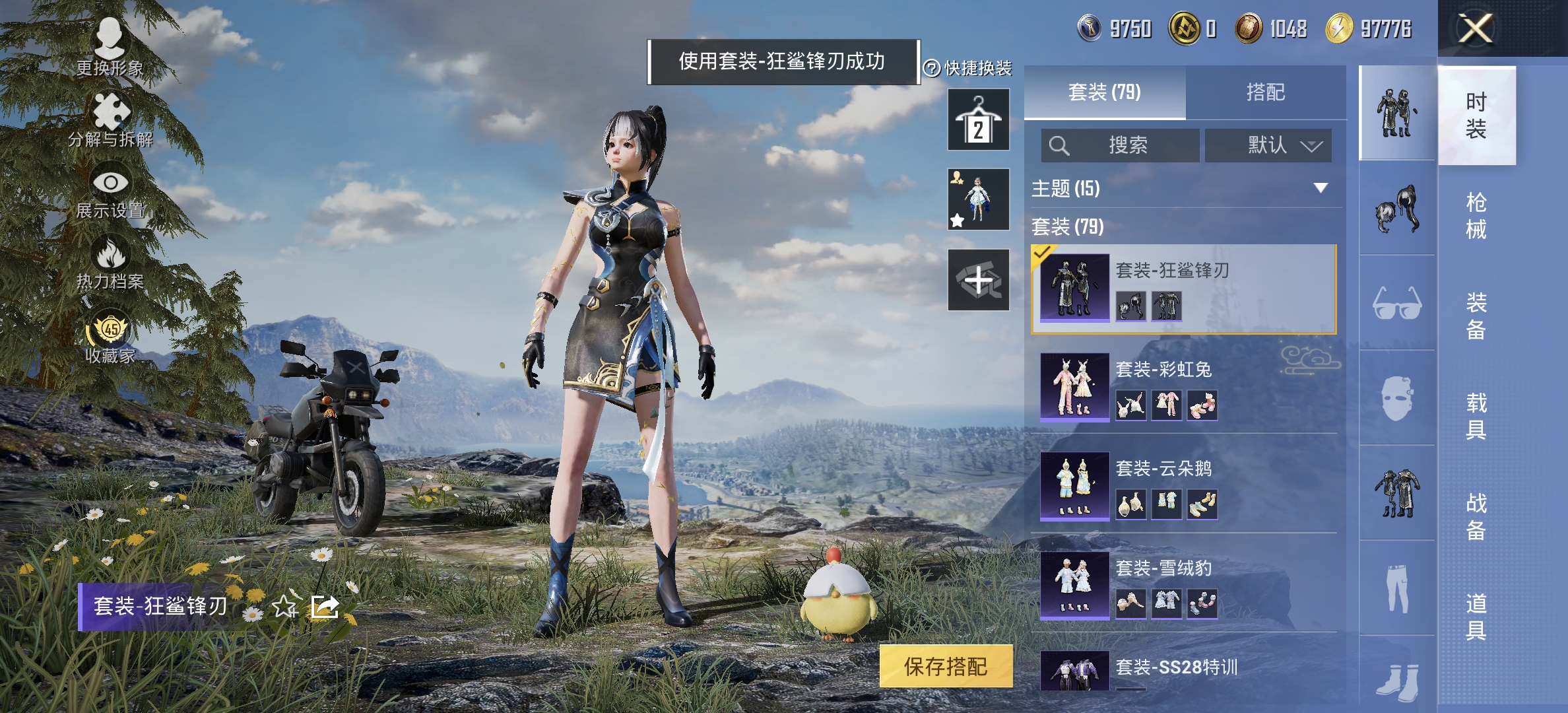The width and height of the screenshot is (1568, 713).
Task: Open 展示设置 display settings
Action: coord(111,198)
